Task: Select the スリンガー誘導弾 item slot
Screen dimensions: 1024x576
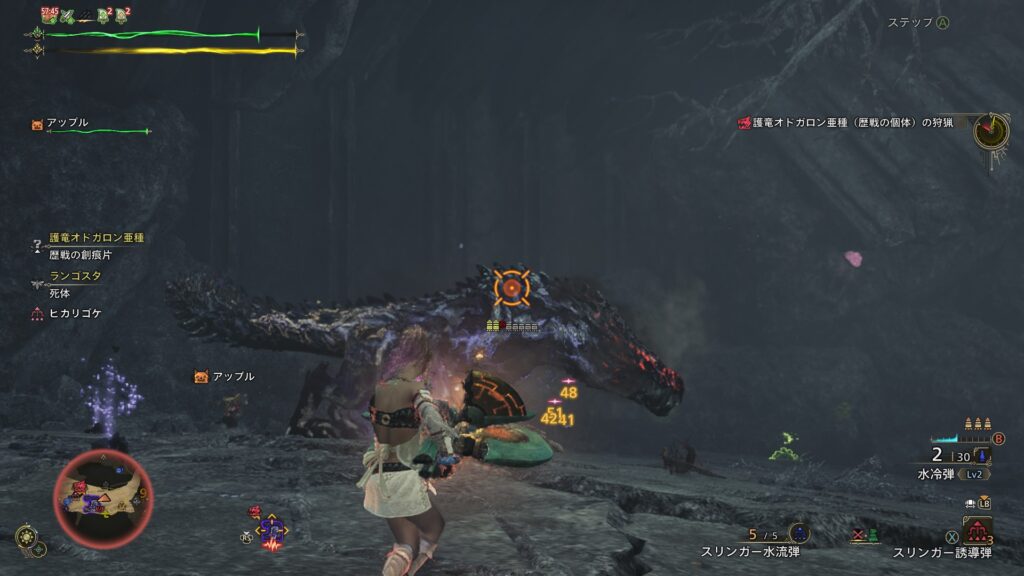Action: pyautogui.click(x=977, y=529)
